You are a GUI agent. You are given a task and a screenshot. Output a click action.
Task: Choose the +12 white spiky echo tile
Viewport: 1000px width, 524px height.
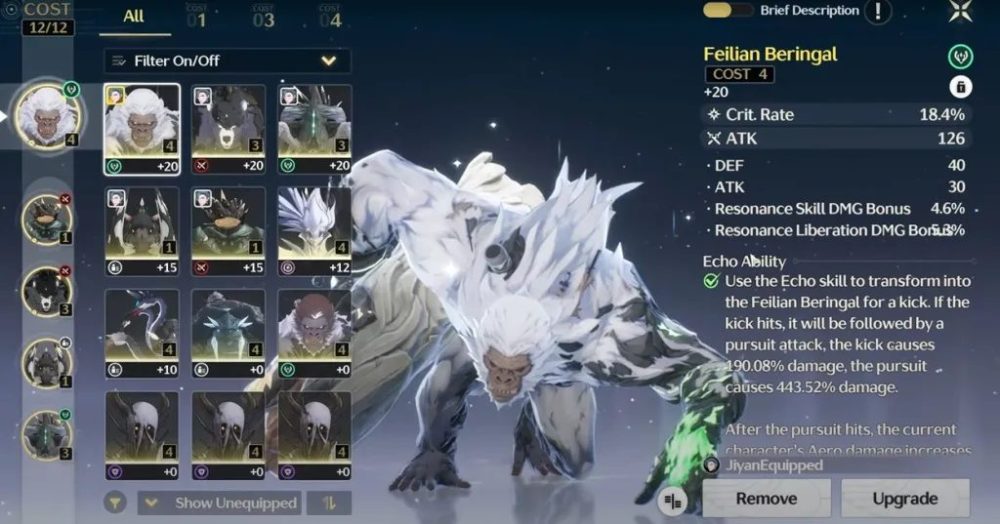(x=314, y=232)
